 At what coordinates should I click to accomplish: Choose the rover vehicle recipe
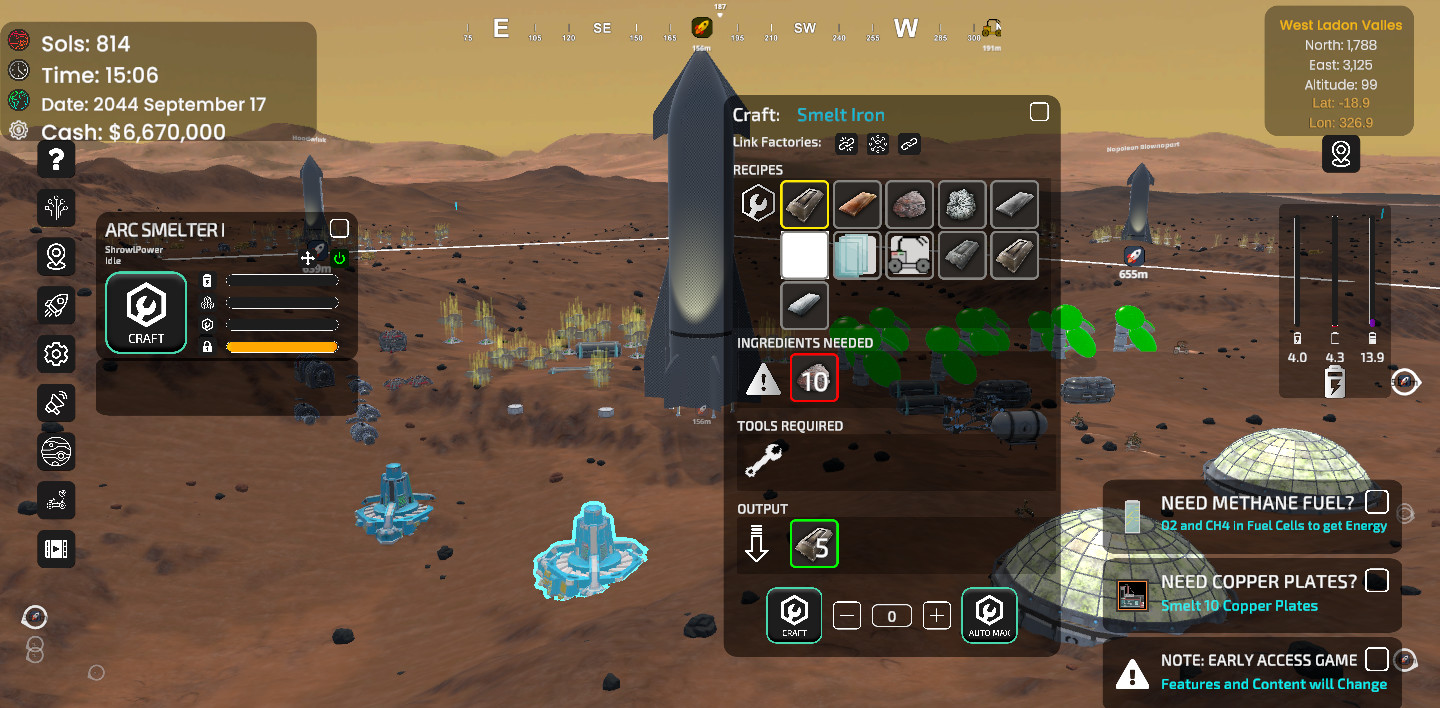click(909, 255)
